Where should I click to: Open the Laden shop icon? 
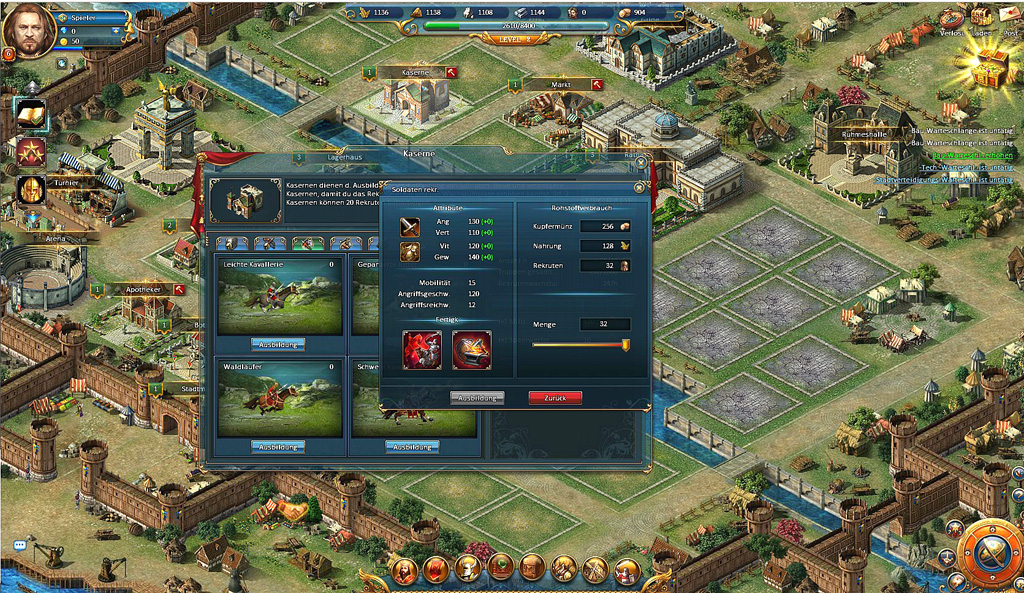coord(981,18)
